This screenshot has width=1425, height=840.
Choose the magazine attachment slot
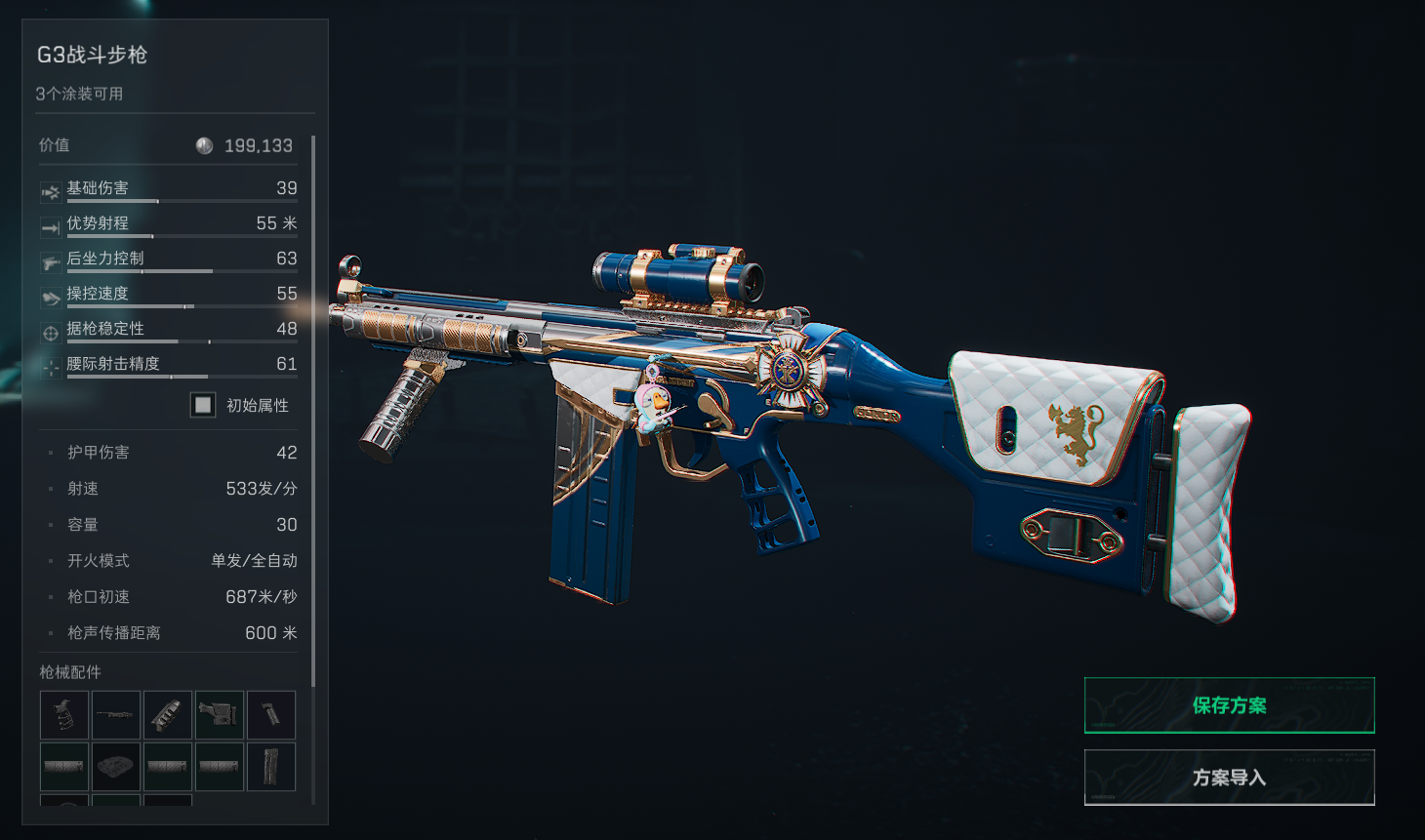point(271,766)
